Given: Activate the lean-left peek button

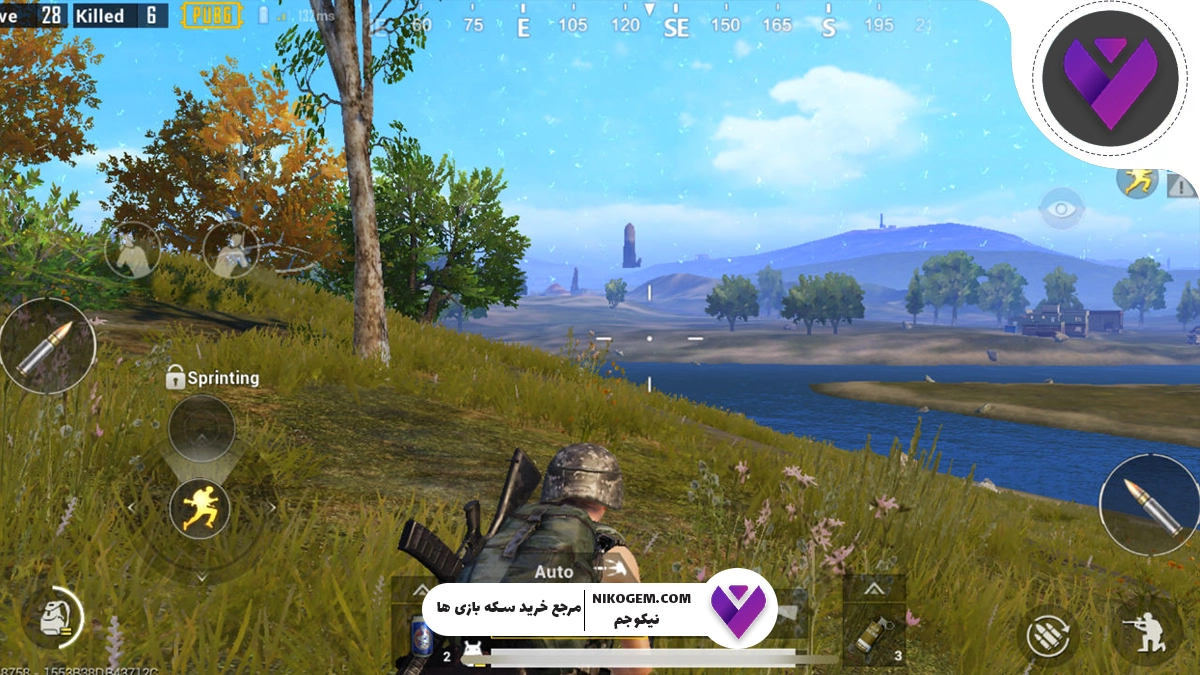Looking at the screenshot, I should pyautogui.click(x=133, y=249).
